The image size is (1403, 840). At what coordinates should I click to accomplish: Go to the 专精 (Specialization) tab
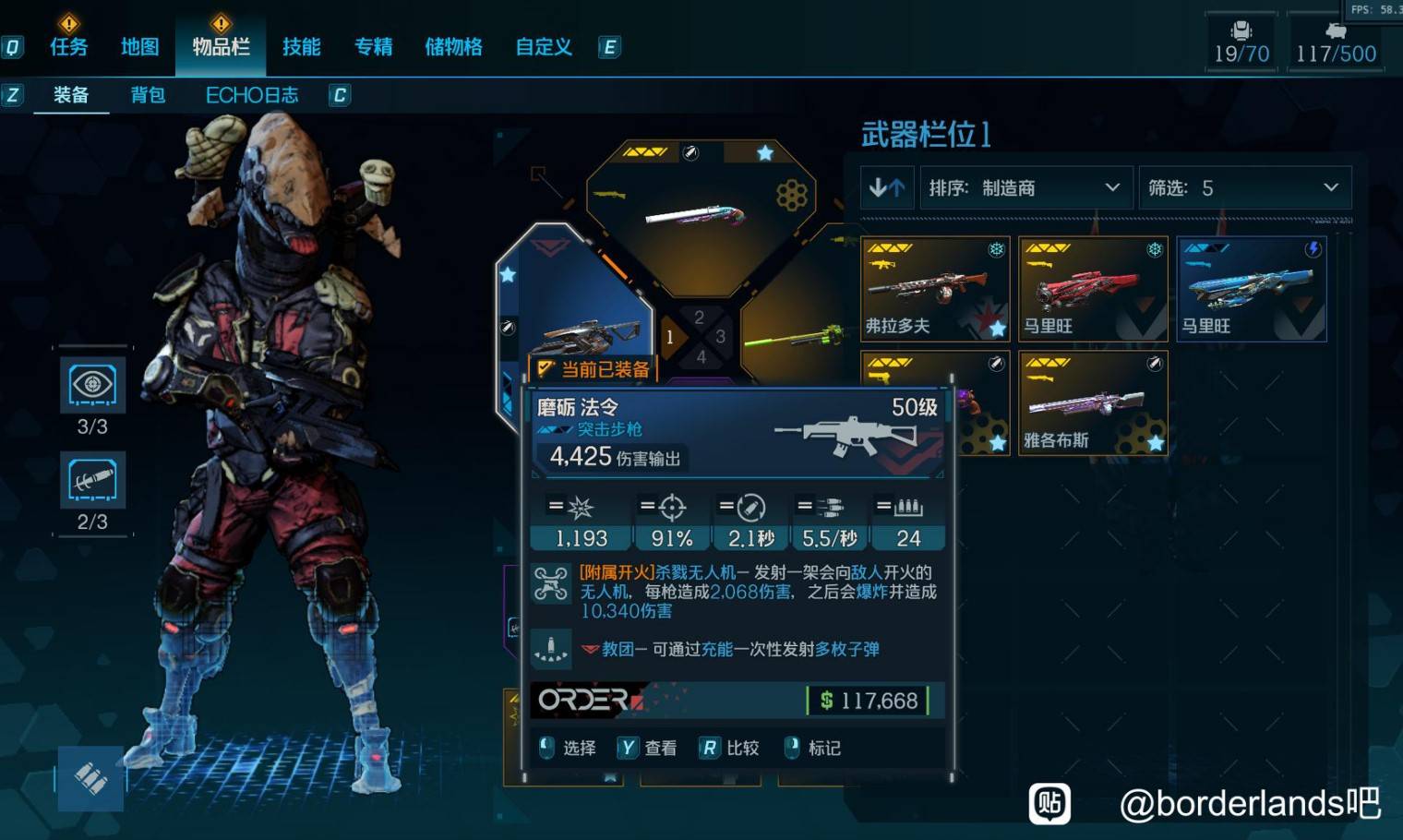click(374, 46)
